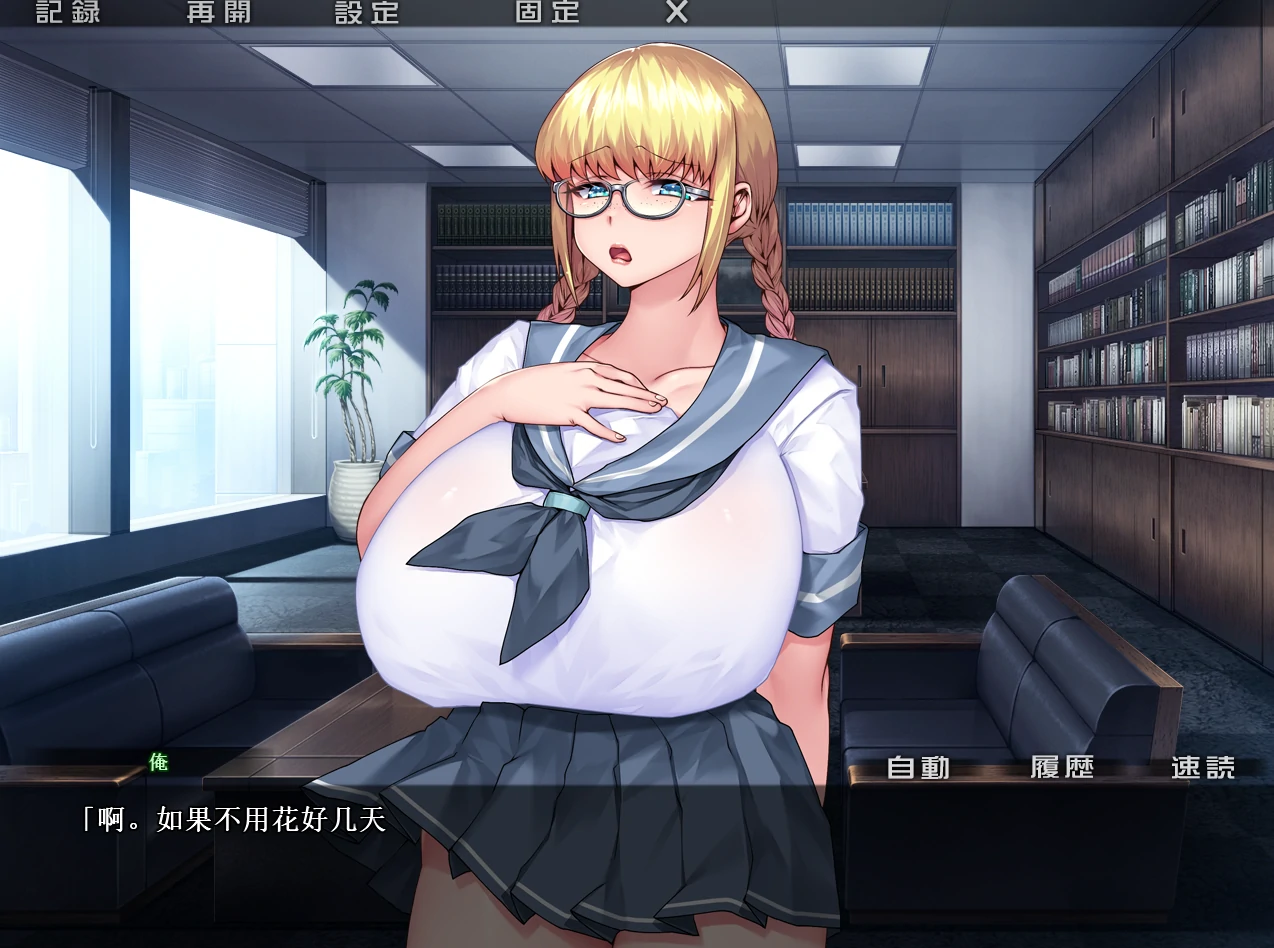
Task: Activate 速読 fast-forward
Action: coord(1203,767)
